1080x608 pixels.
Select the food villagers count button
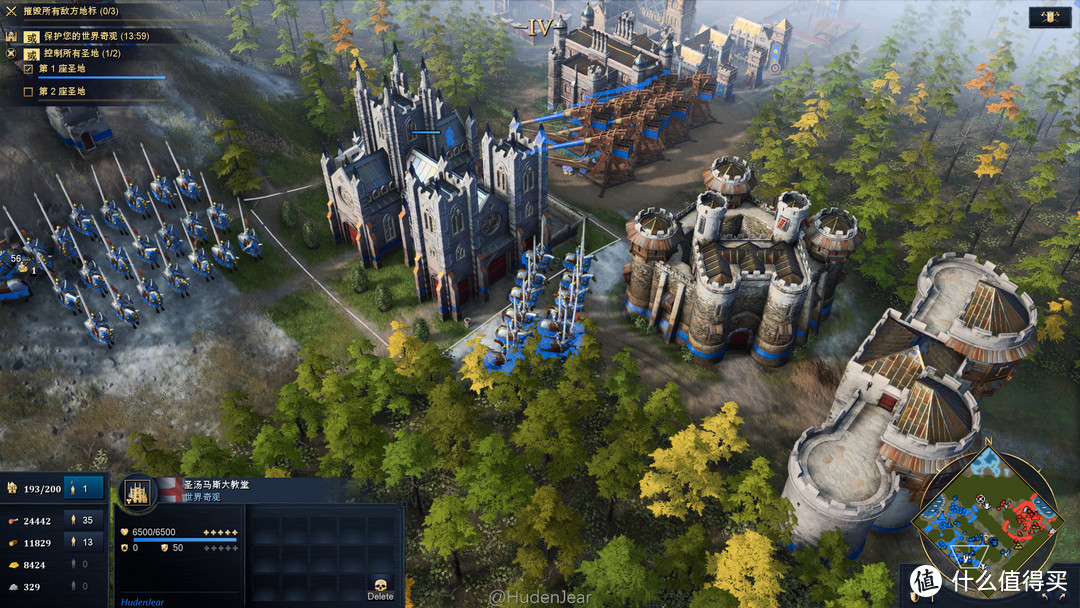[x=84, y=520]
